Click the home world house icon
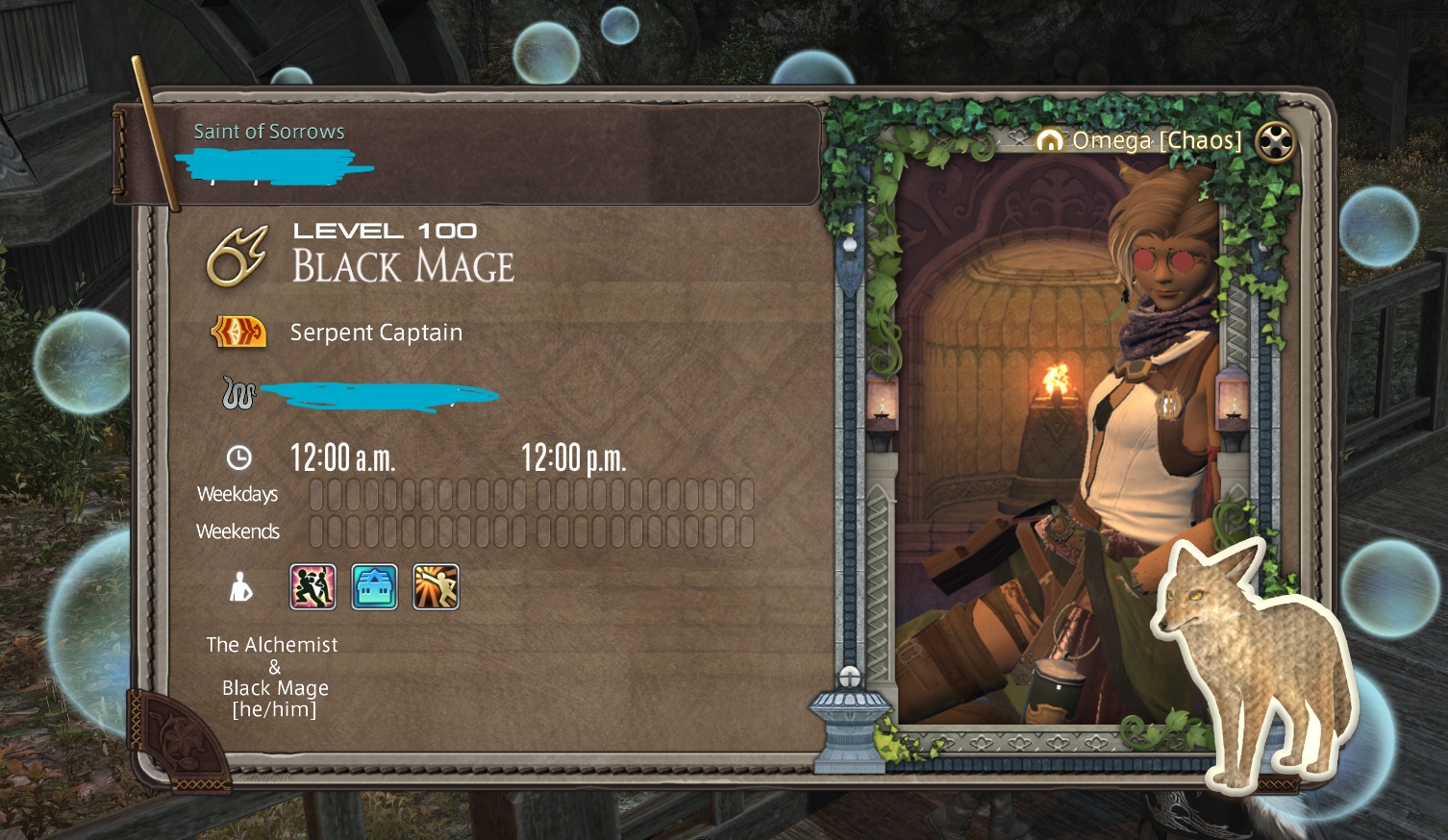Viewport: 1448px width, 840px height. [1049, 141]
